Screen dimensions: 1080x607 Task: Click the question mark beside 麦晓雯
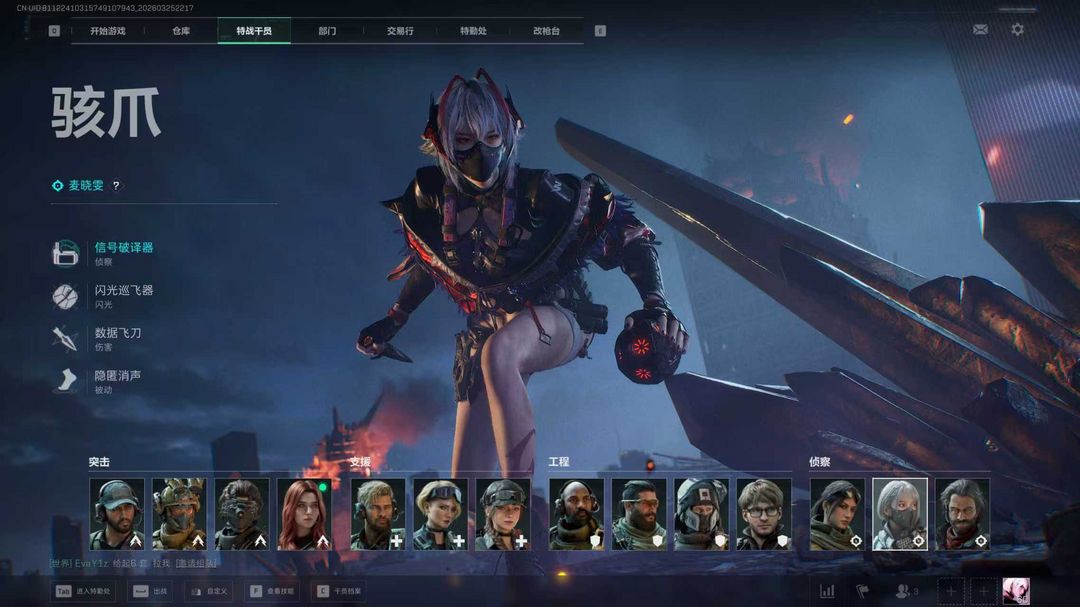[x=116, y=186]
